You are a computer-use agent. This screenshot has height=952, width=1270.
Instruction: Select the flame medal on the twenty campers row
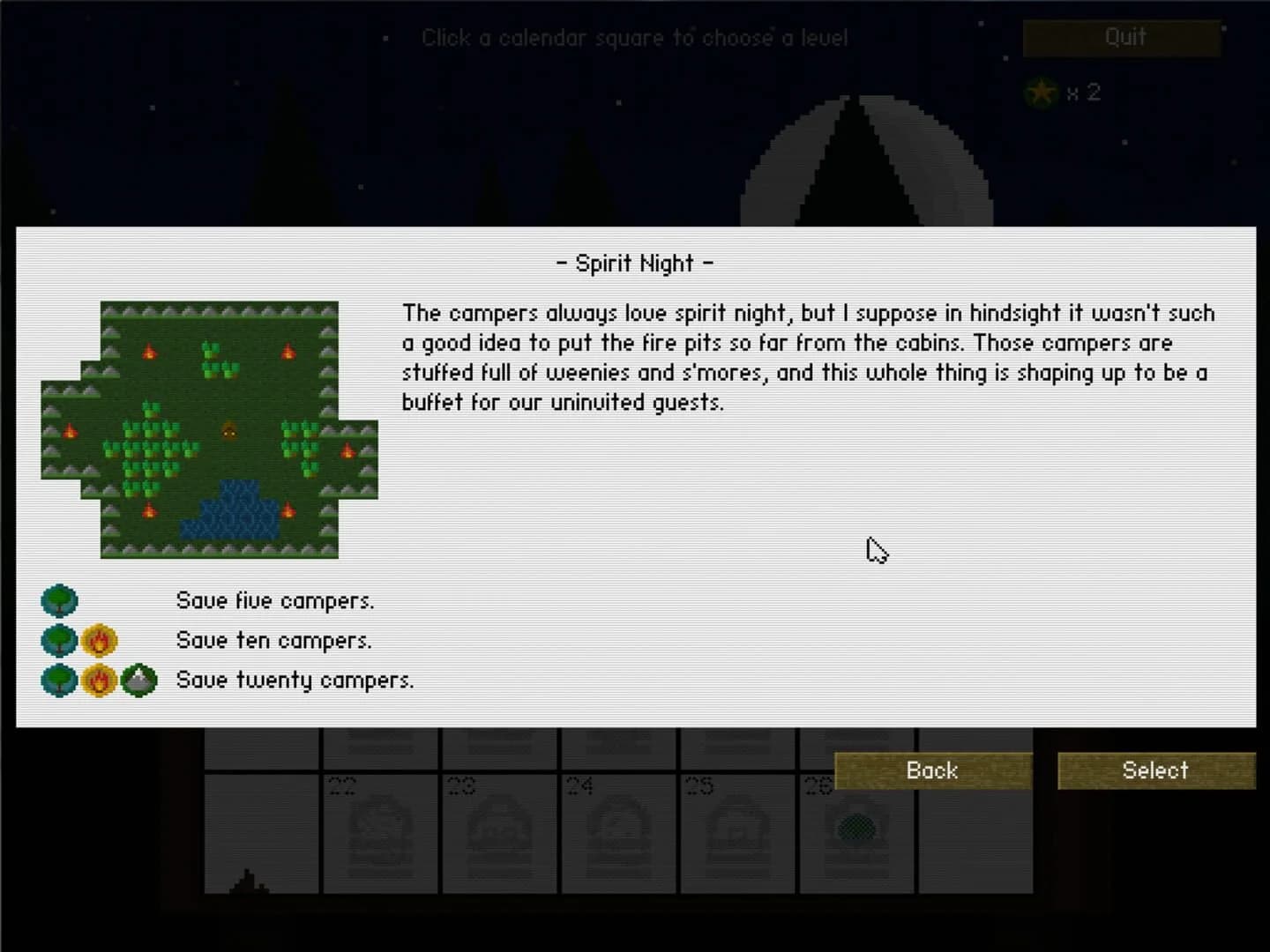[99, 680]
